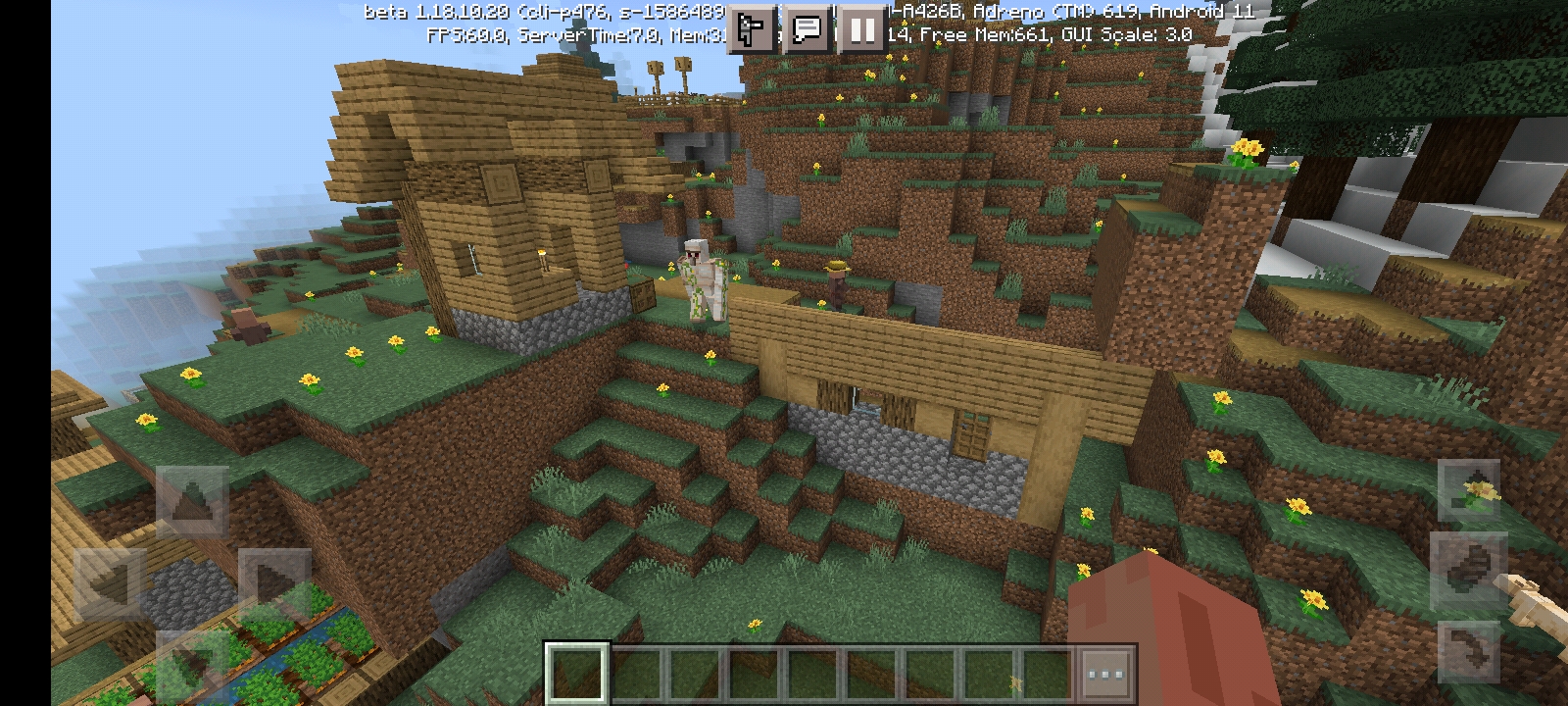Open the inventory with the three-dot button
Image resolution: width=1568 pixels, height=706 pixels.
pyautogui.click(x=1105, y=674)
